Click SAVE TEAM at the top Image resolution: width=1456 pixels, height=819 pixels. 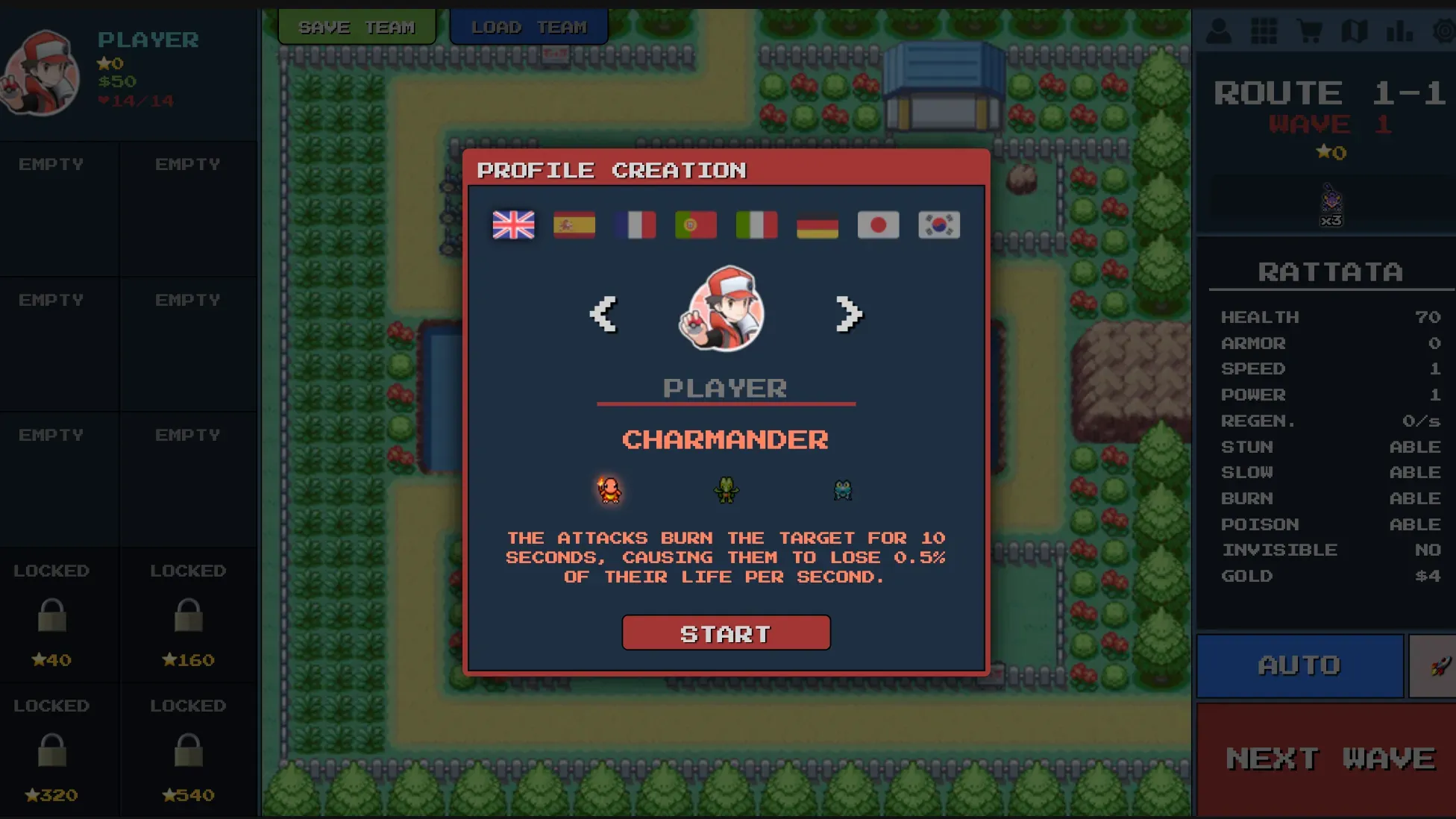coord(357,26)
